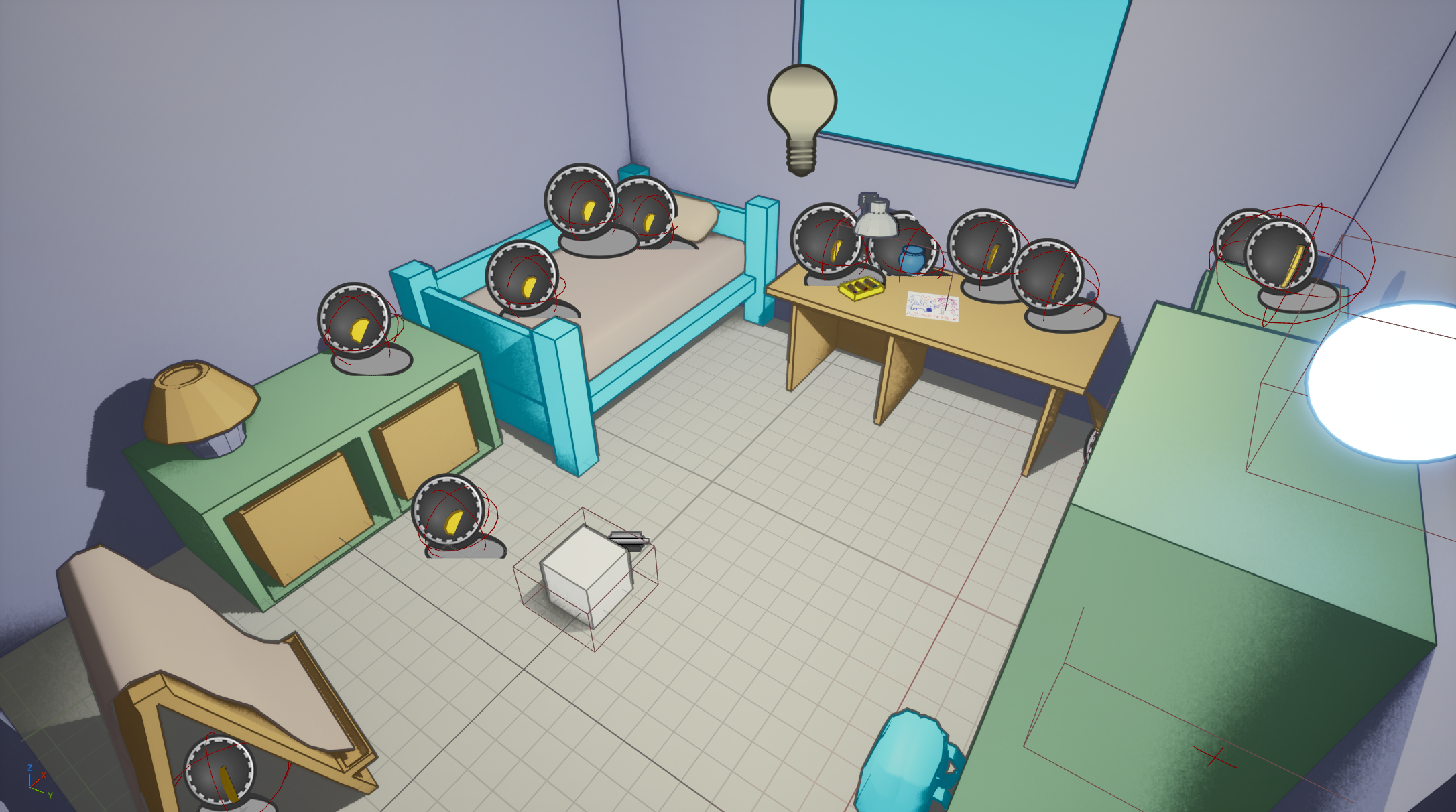Select the speaker icon on the floor
This screenshot has width=1456, height=812.
click(x=448, y=513)
